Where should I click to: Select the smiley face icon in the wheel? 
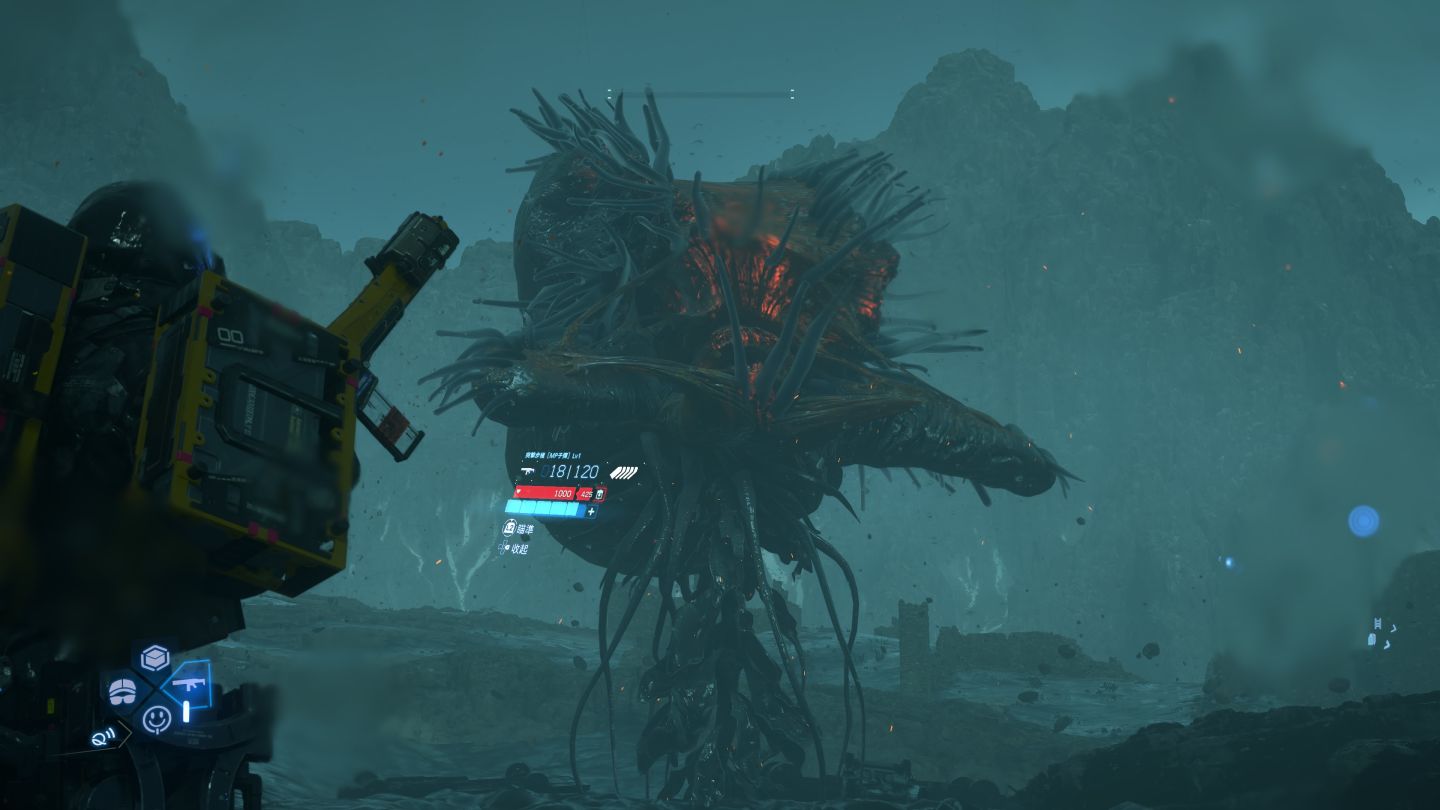click(156, 718)
